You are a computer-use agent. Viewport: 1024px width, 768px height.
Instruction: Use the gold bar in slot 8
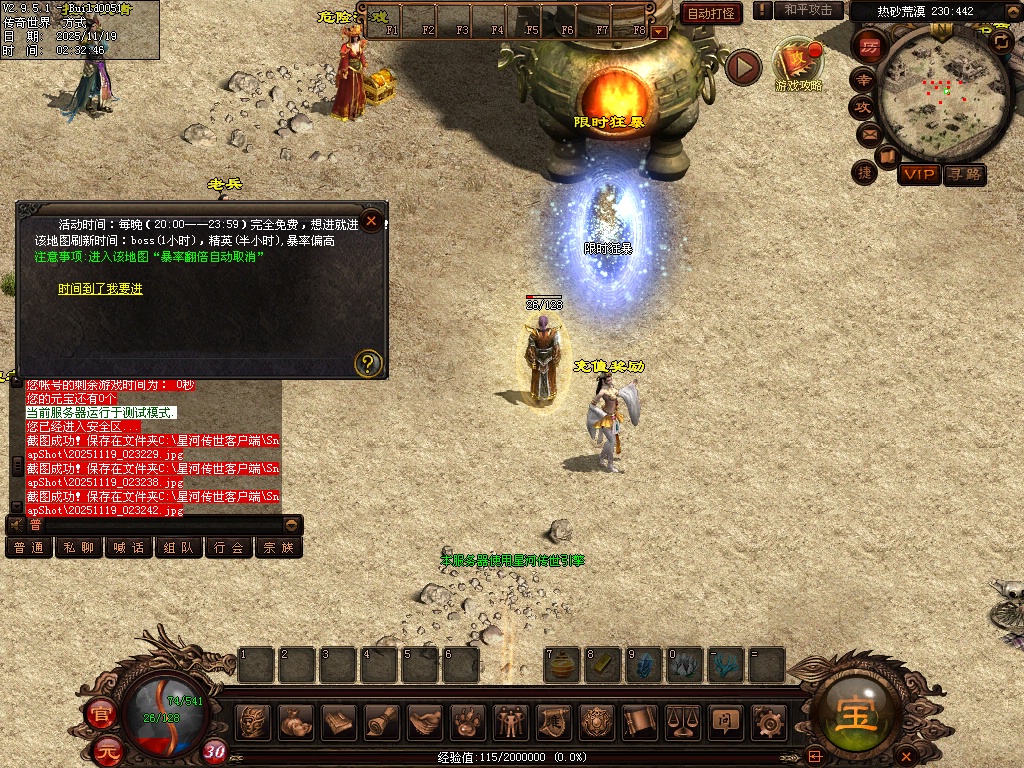point(604,666)
